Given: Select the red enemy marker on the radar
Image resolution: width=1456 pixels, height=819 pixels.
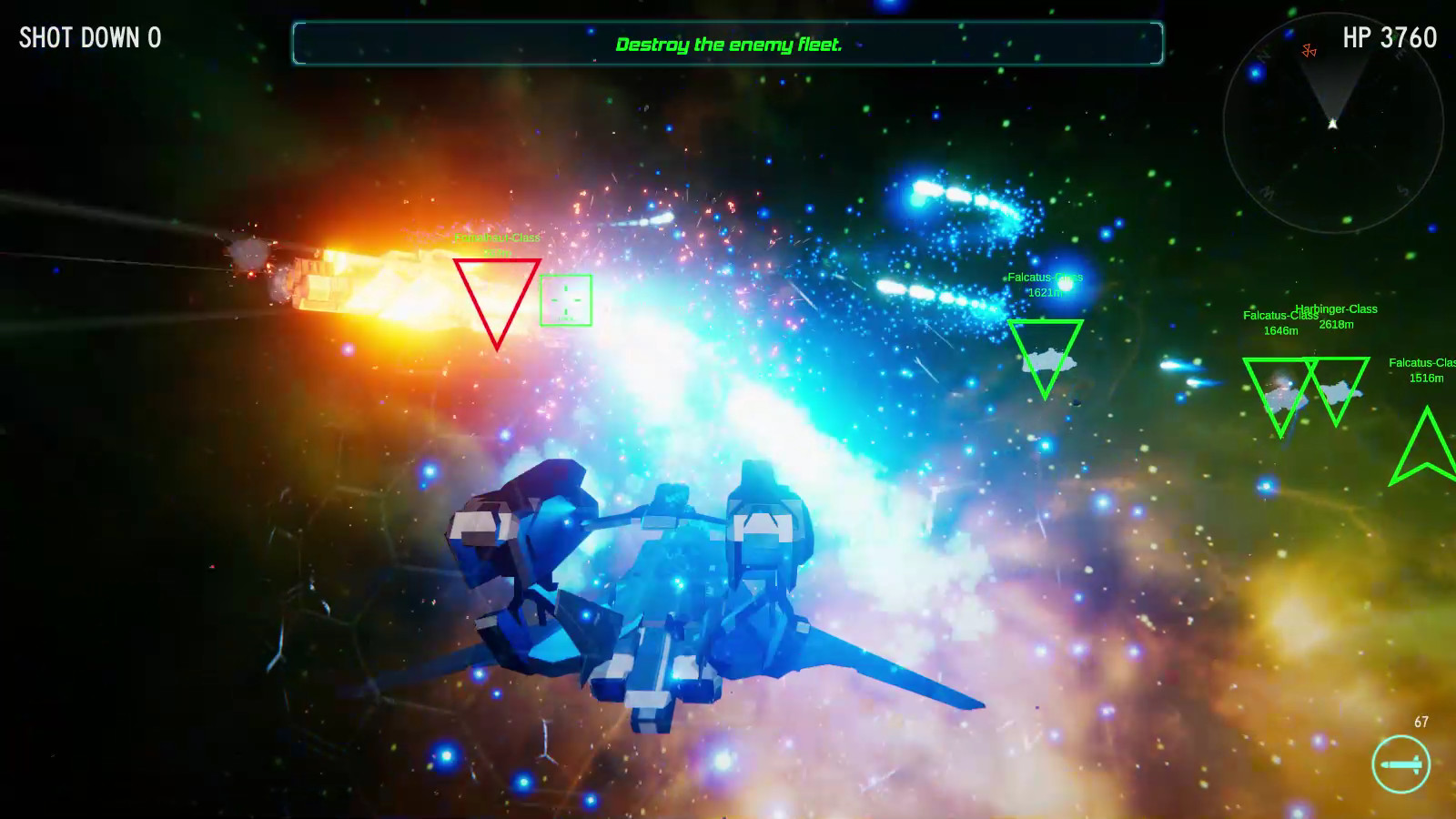Looking at the screenshot, I should click(x=1309, y=51).
